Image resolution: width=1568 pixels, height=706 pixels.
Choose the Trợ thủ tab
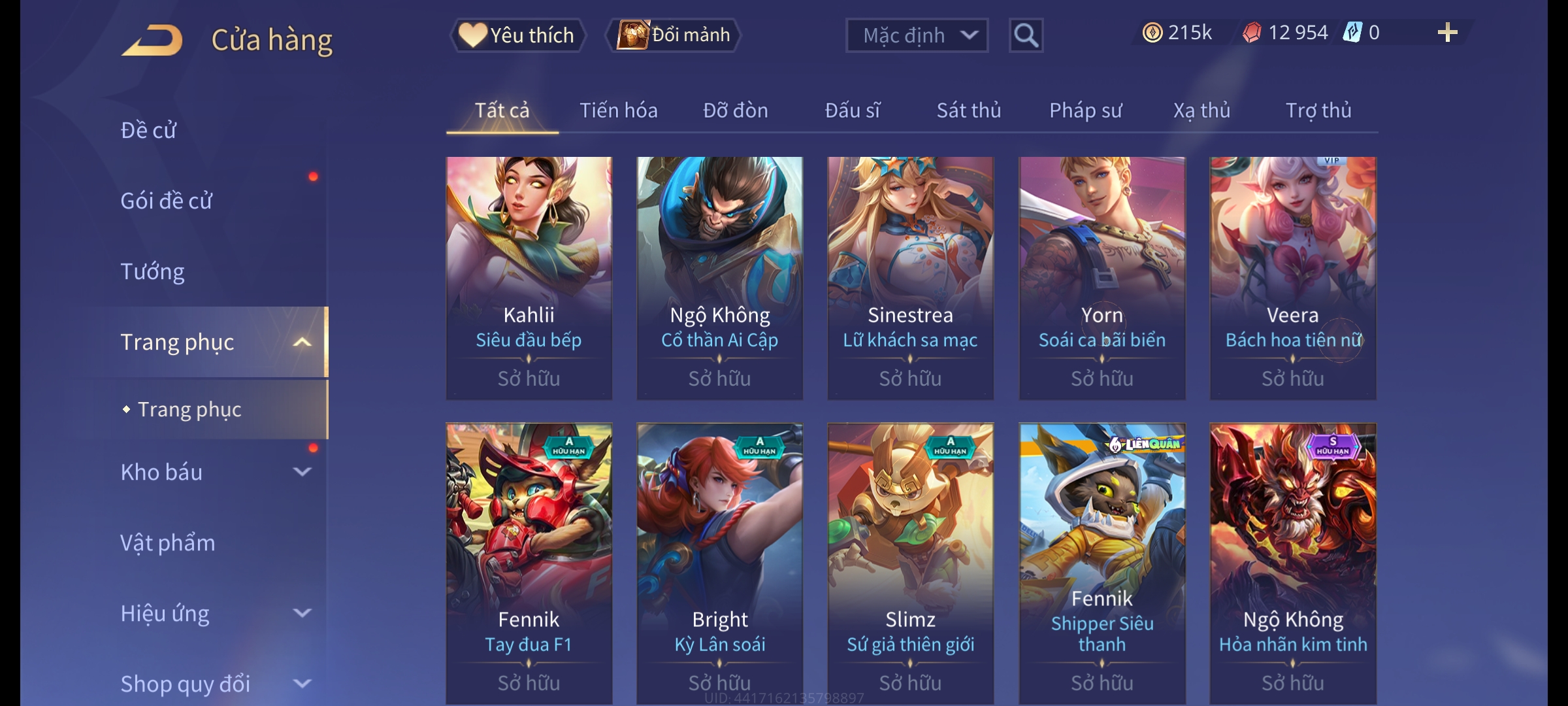pos(1318,110)
